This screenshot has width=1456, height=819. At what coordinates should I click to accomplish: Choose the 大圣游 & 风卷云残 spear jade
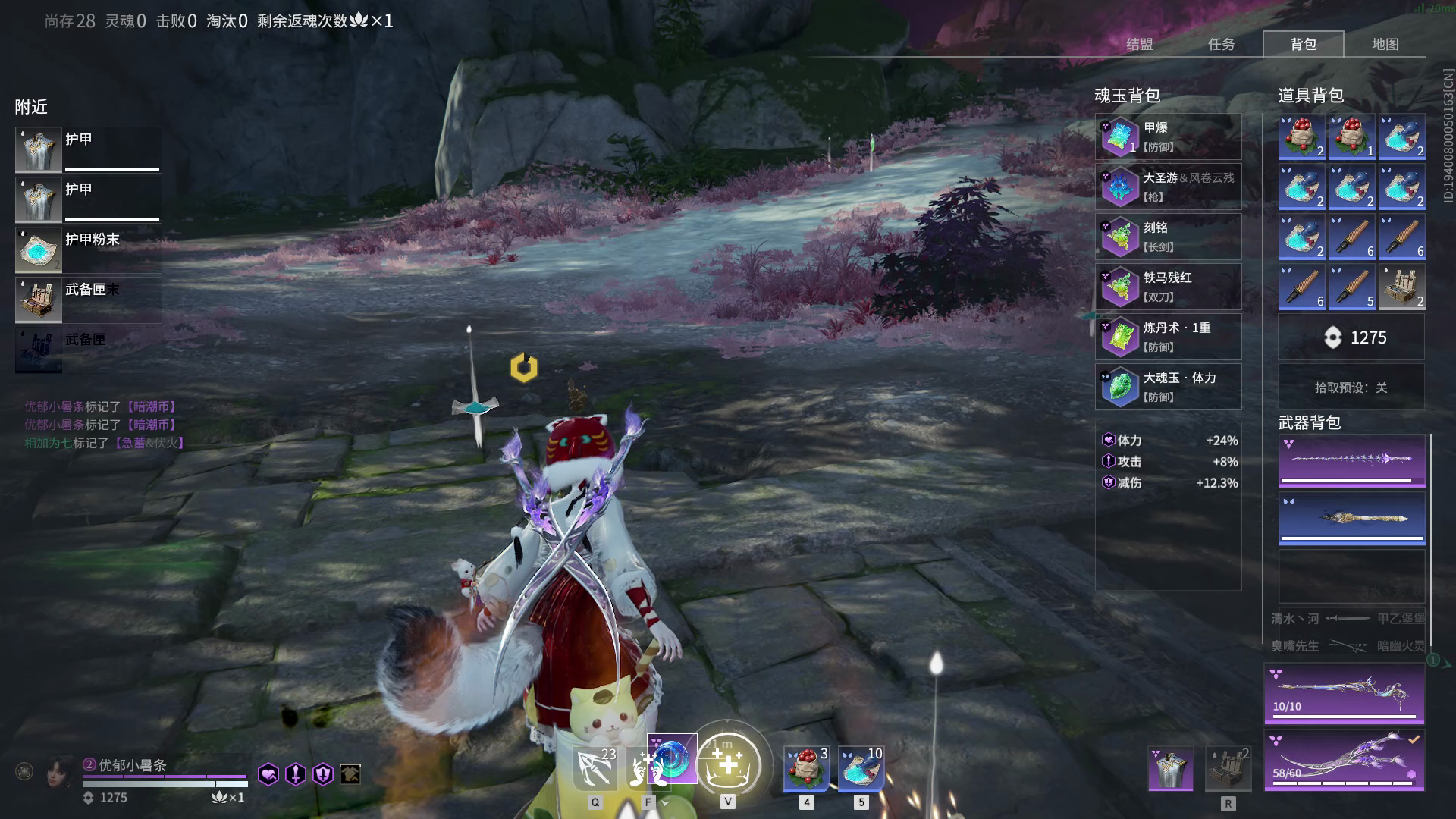(1168, 187)
